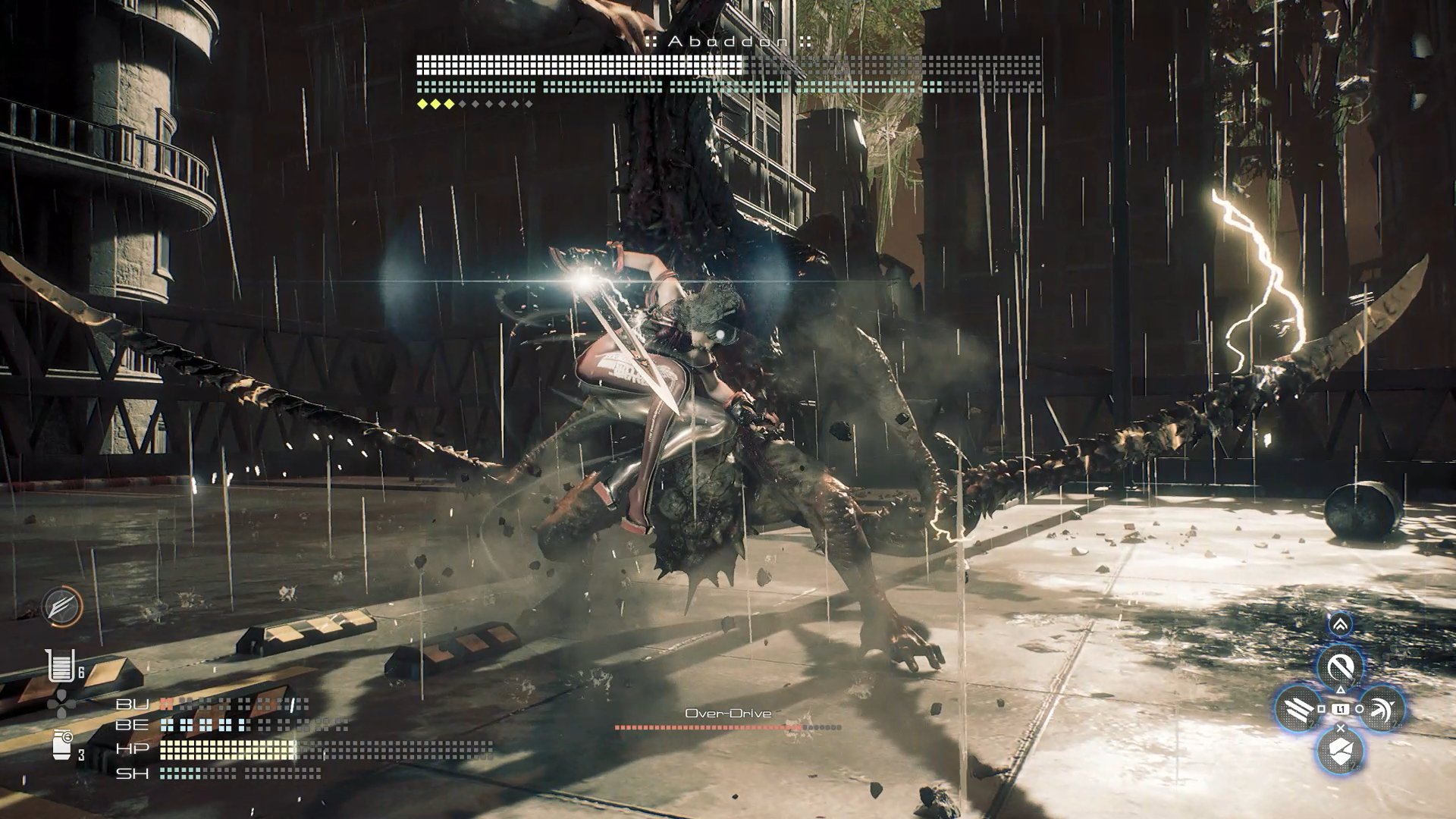Activate the top curved-blade Beta skill

pyautogui.click(x=1340, y=667)
